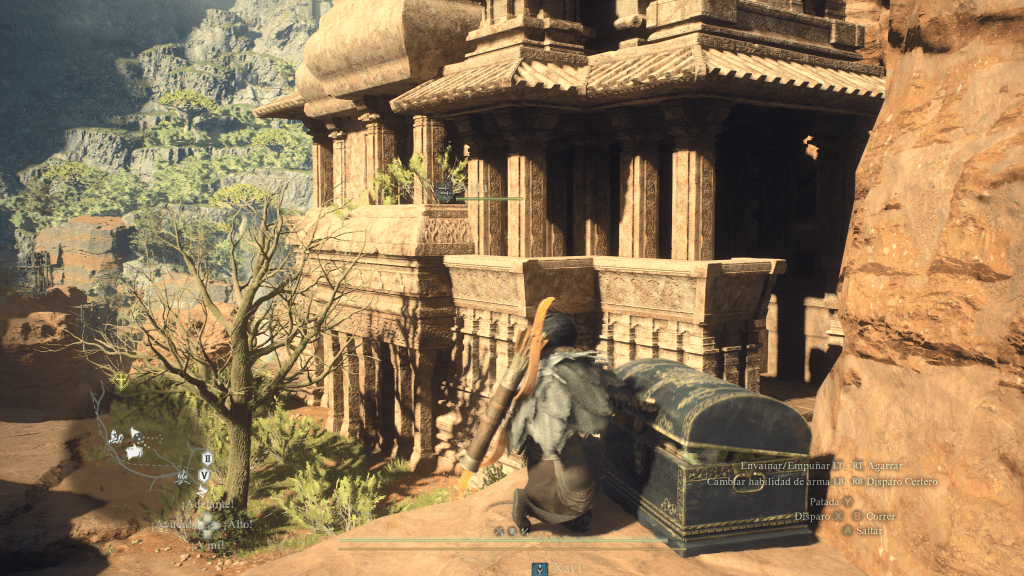Click the vocation badge beside the floating pawn name

coord(445,191)
